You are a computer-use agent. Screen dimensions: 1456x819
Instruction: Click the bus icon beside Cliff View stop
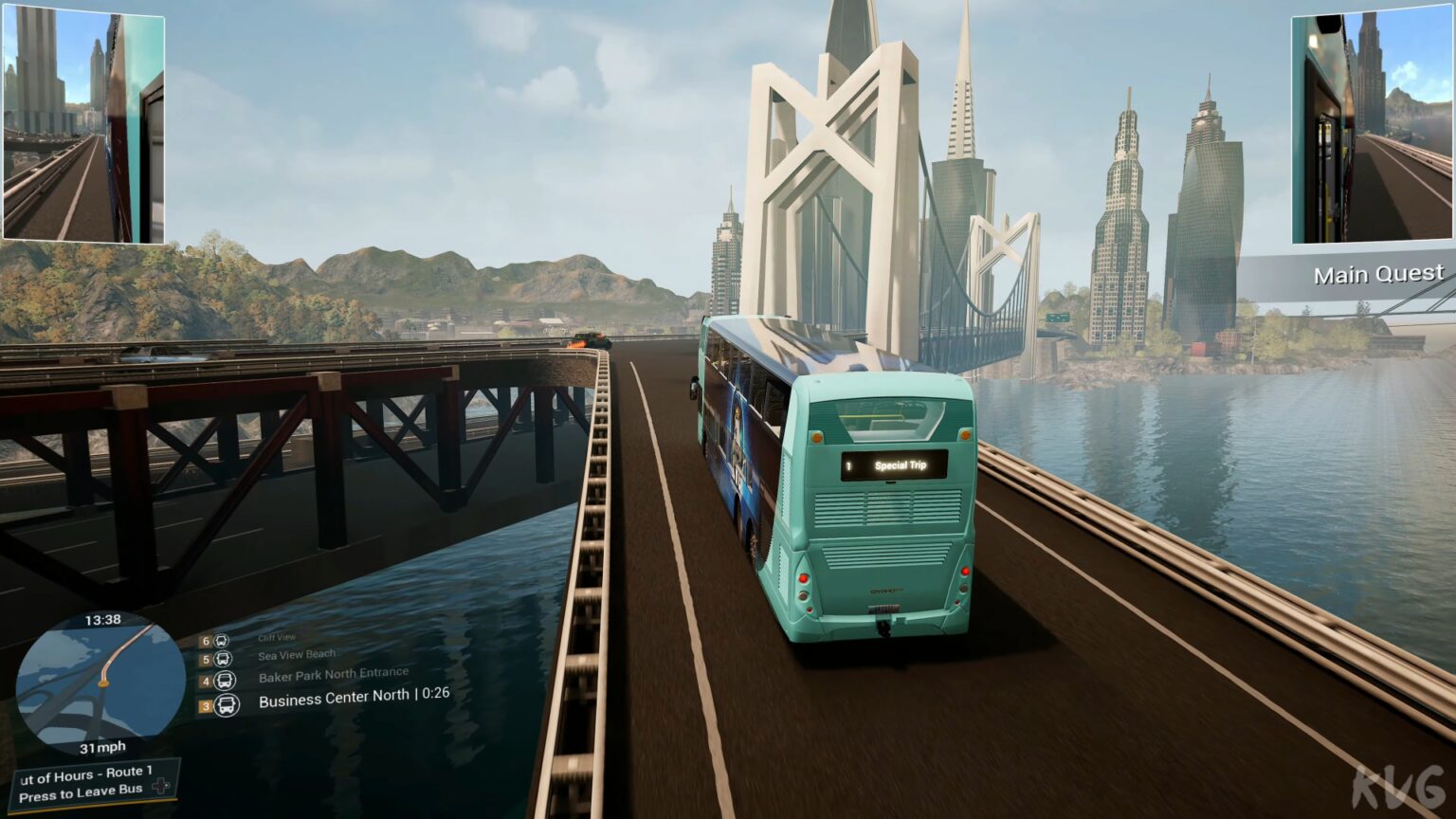click(221, 641)
